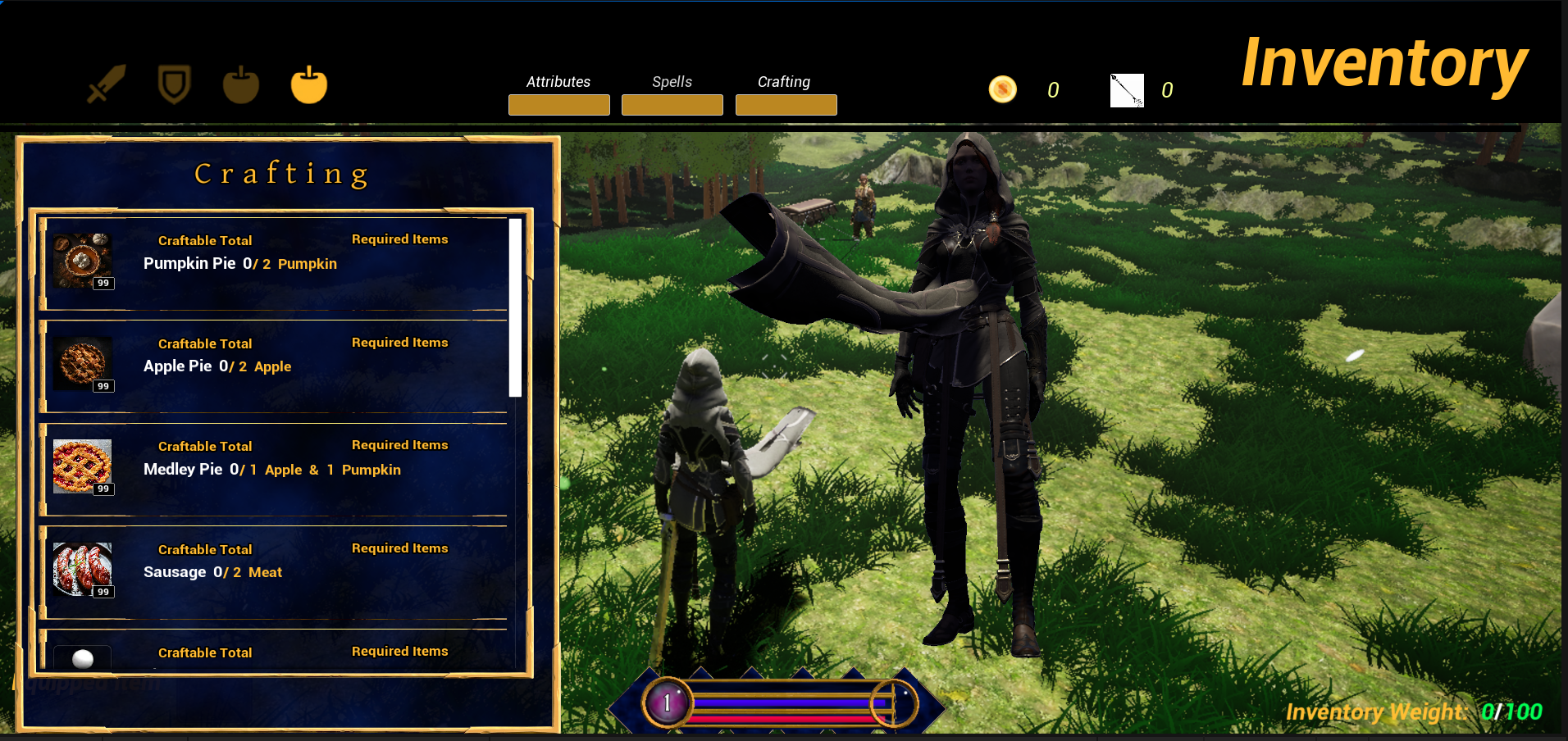Click the crafting list scrollbar
Image resolution: width=1568 pixels, height=741 pixels.
point(515,307)
